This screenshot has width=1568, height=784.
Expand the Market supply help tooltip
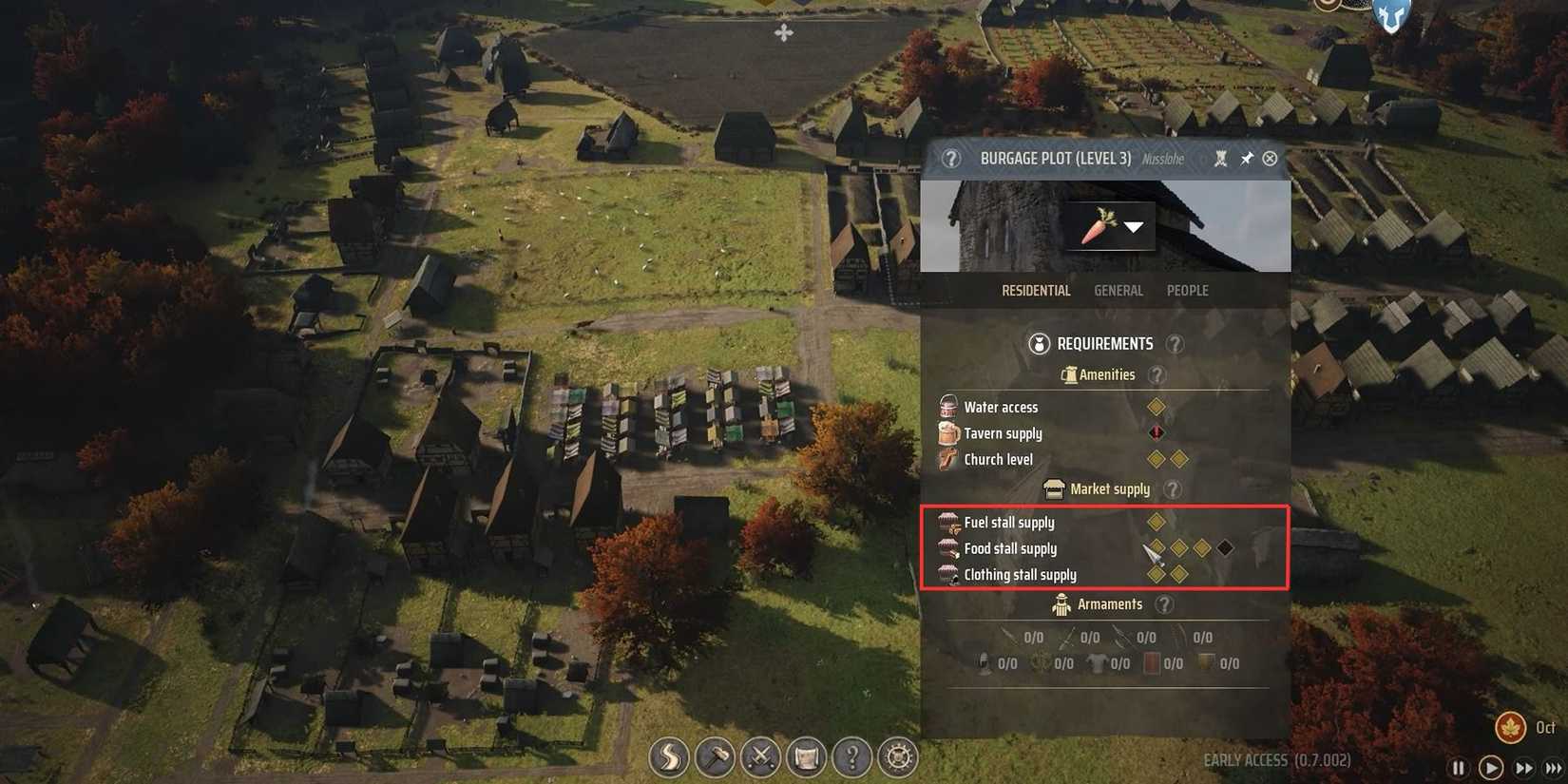click(1174, 489)
